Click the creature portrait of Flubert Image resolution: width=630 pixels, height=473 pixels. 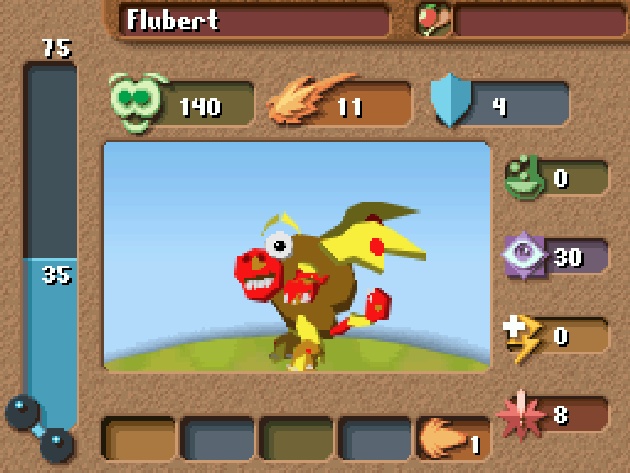(x=297, y=257)
